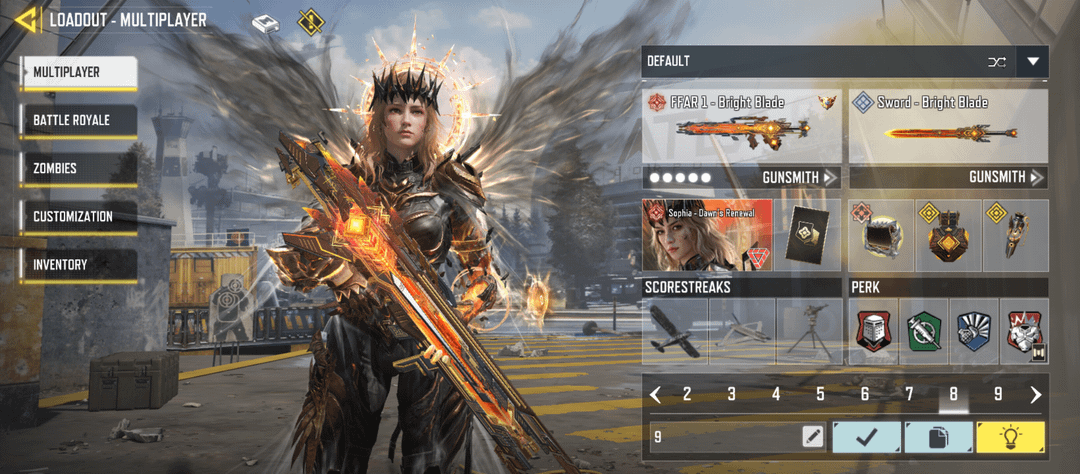Switch to the Battle Royale tab

[78, 120]
